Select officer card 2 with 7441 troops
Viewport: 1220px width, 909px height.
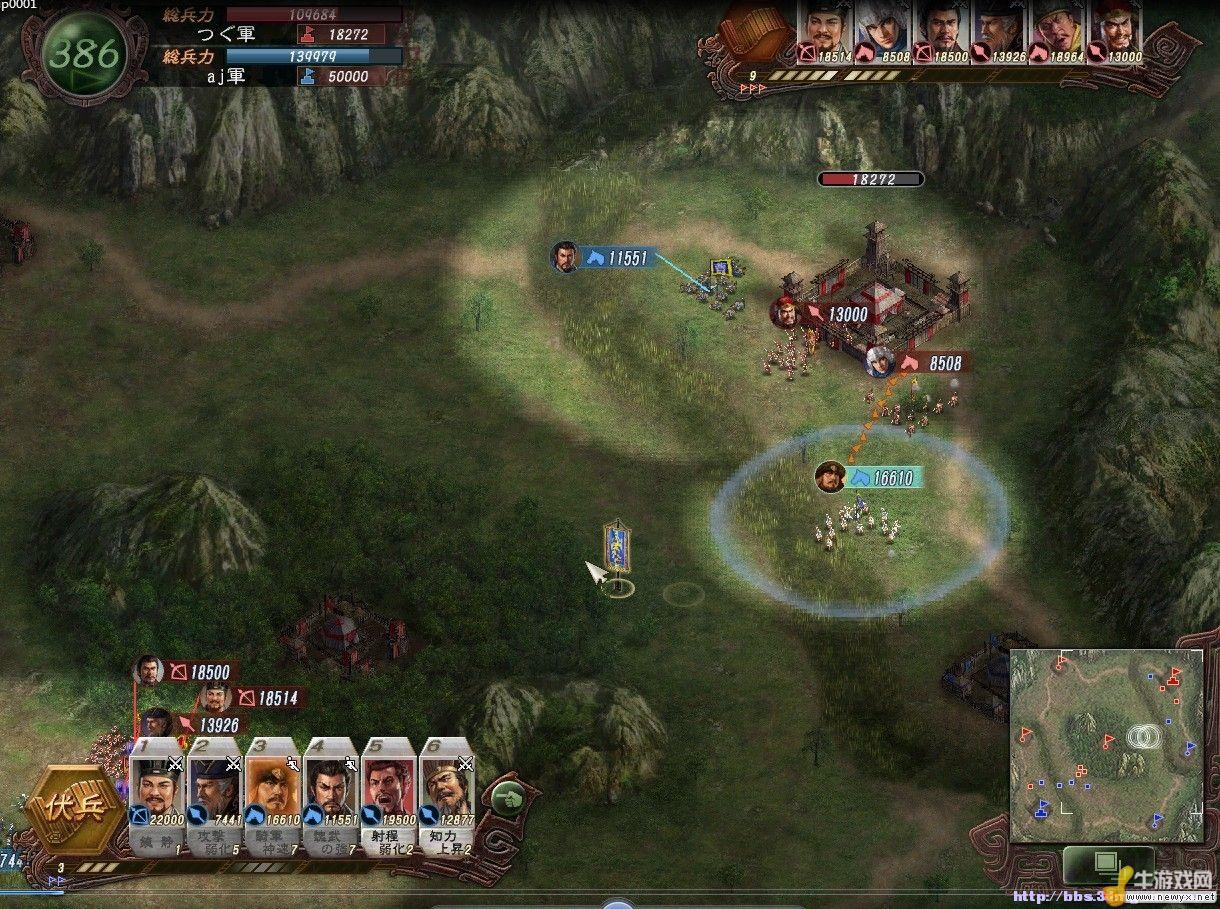point(214,795)
